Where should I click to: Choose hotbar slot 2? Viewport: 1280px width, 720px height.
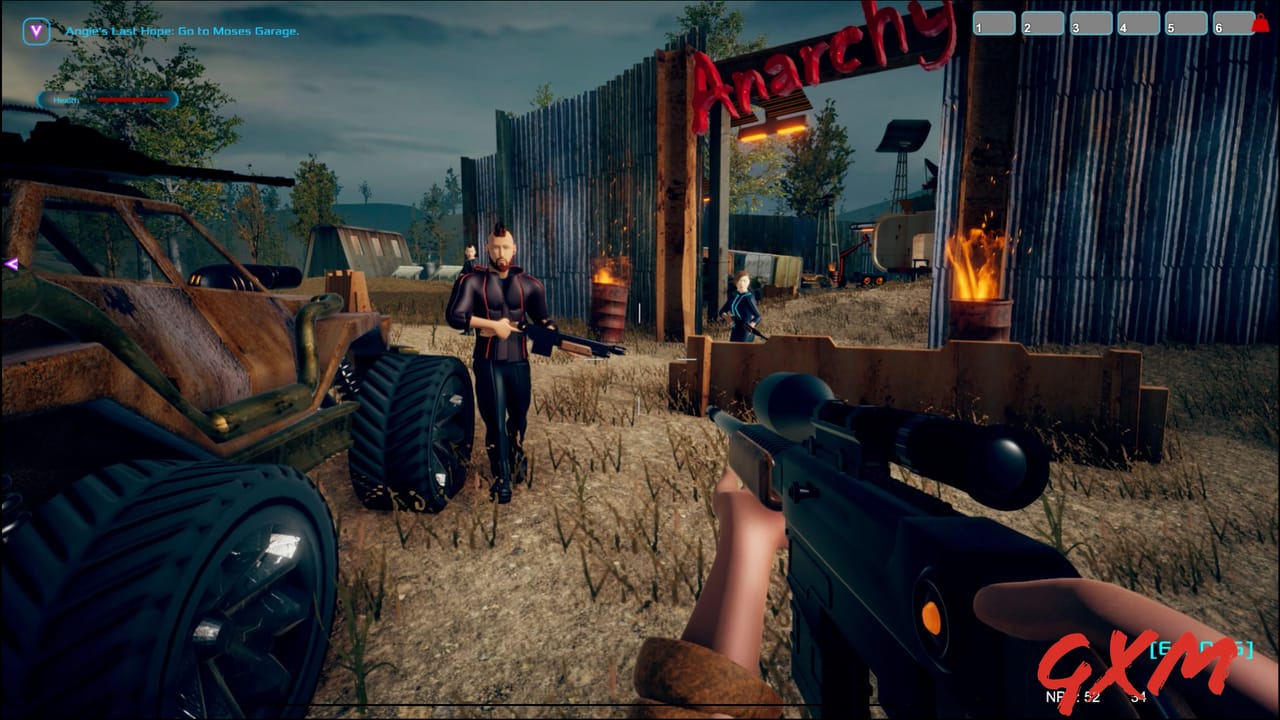coord(1042,23)
